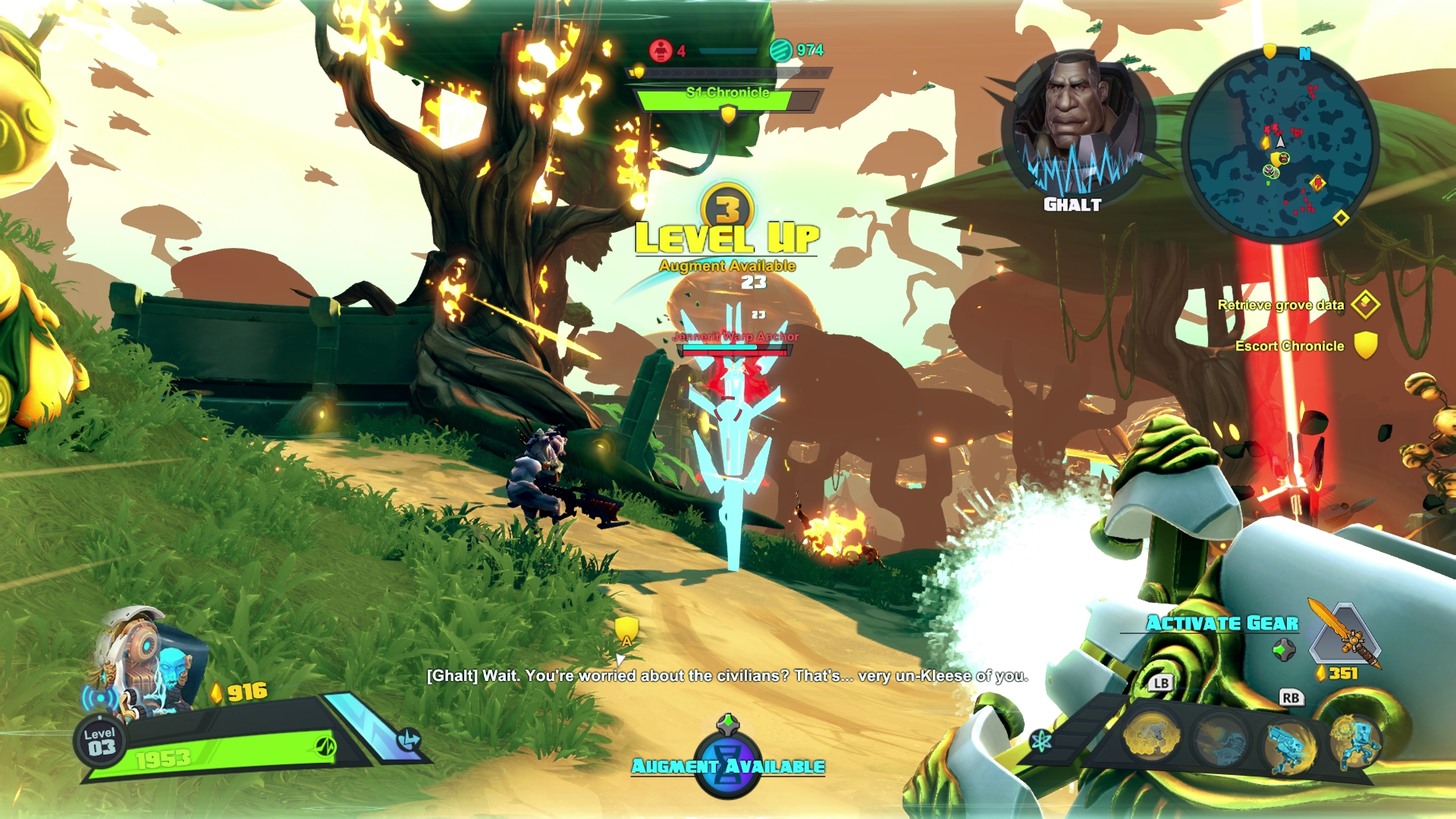Screen dimensions: 1456x819
Task: Click the teal team score icon
Action: pyautogui.click(x=780, y=51)
